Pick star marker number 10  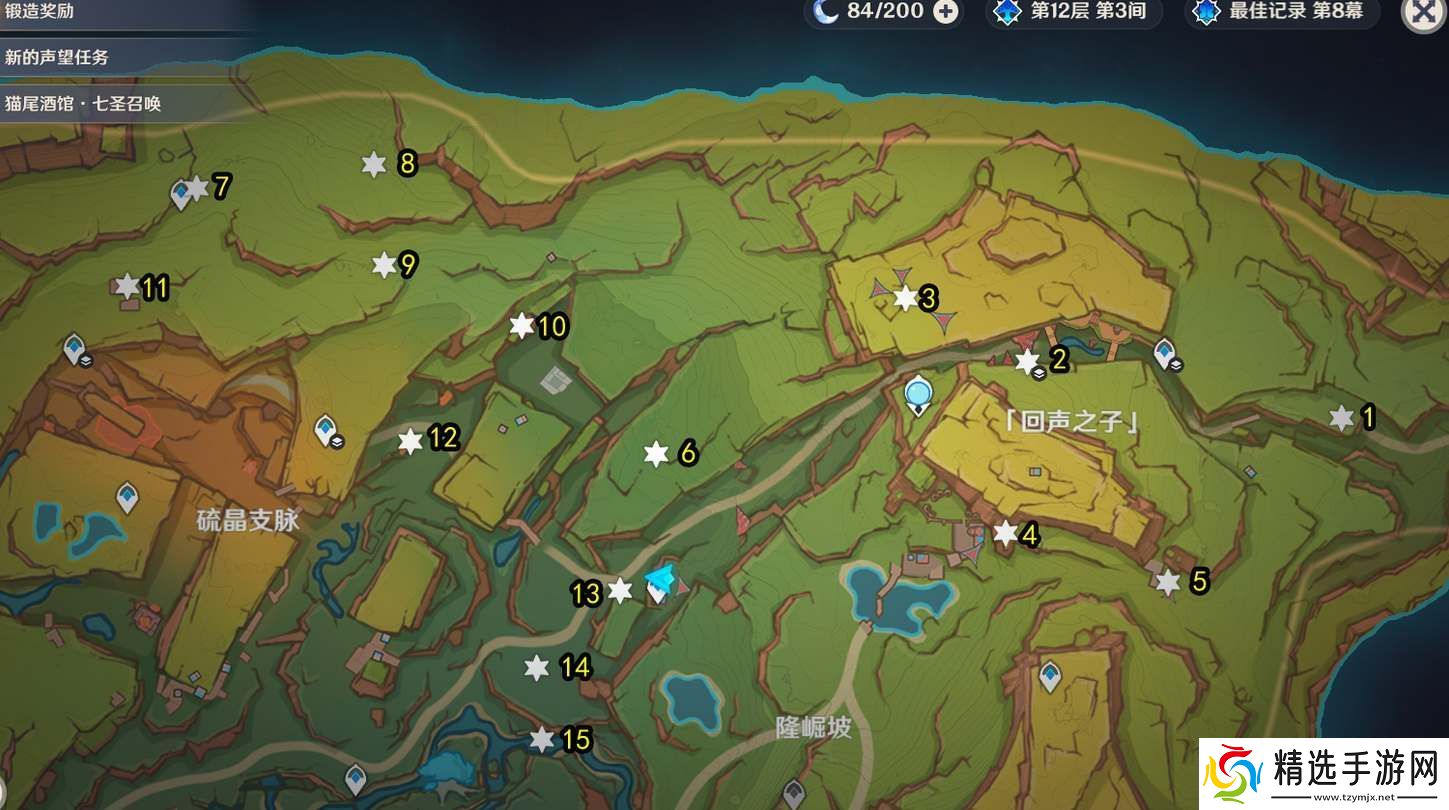521,326
